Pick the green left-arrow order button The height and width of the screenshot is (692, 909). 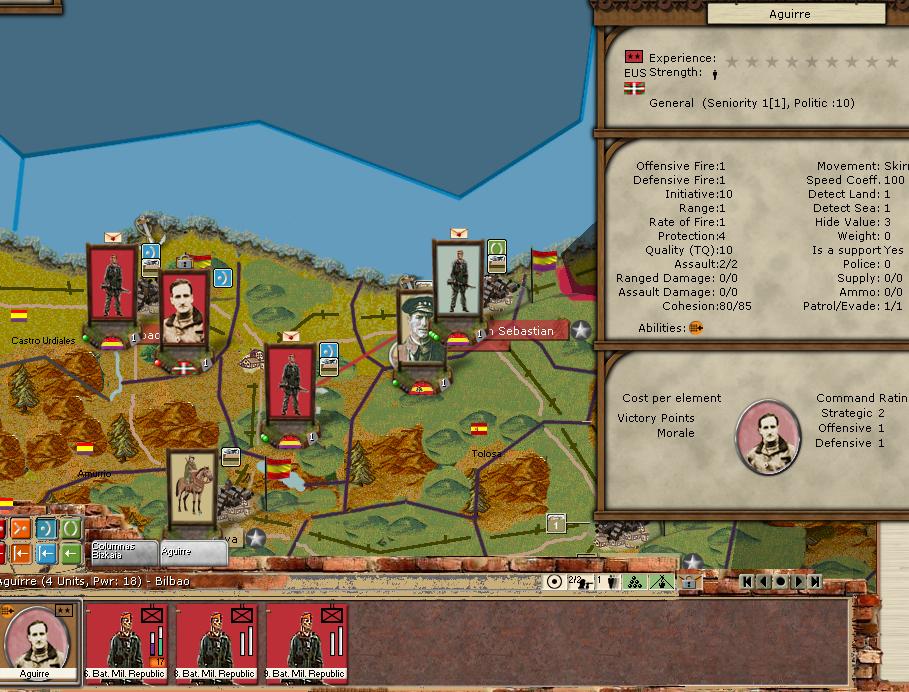pos(70,553)
